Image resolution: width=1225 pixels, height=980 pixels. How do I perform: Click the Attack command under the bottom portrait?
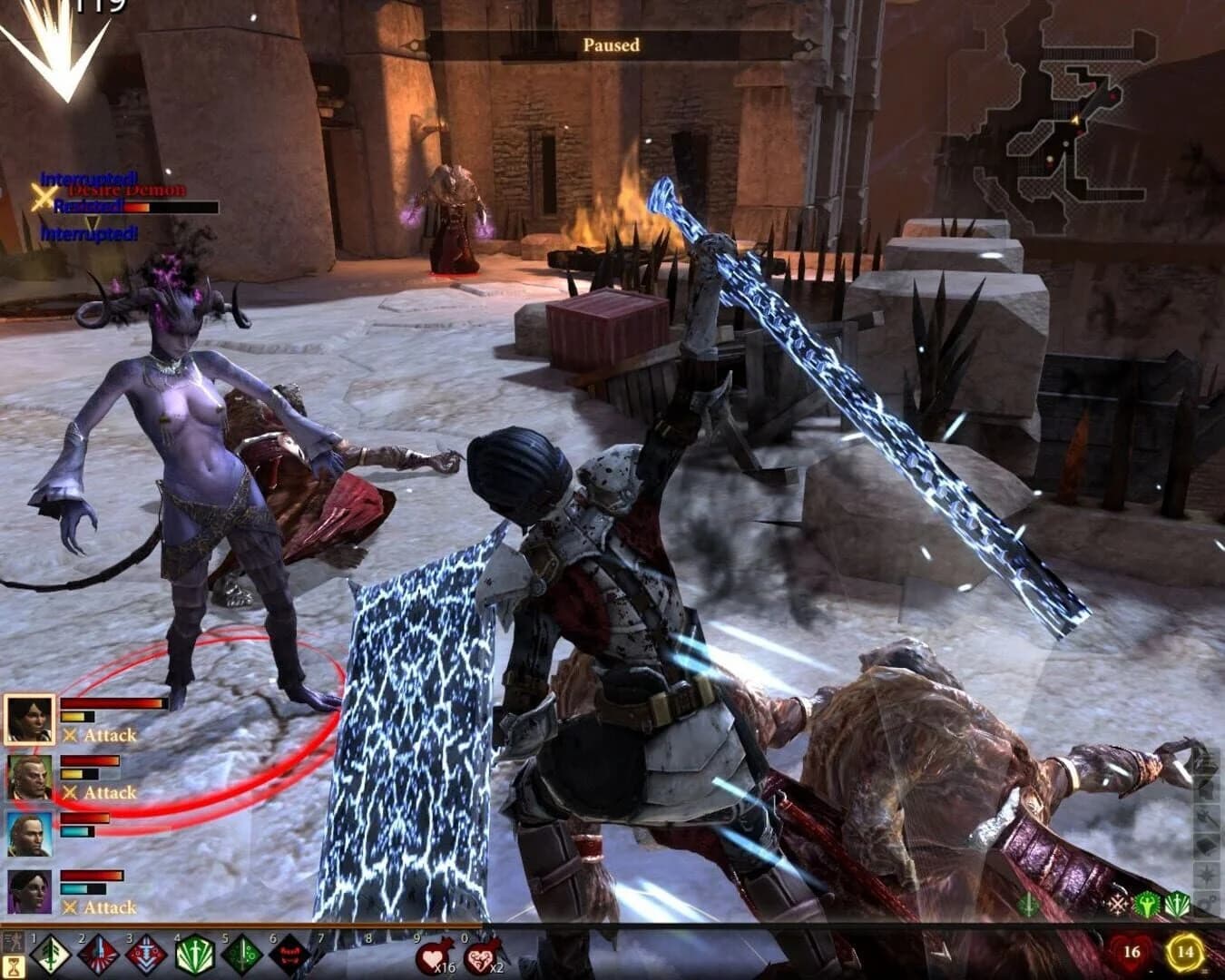point(109,906)
